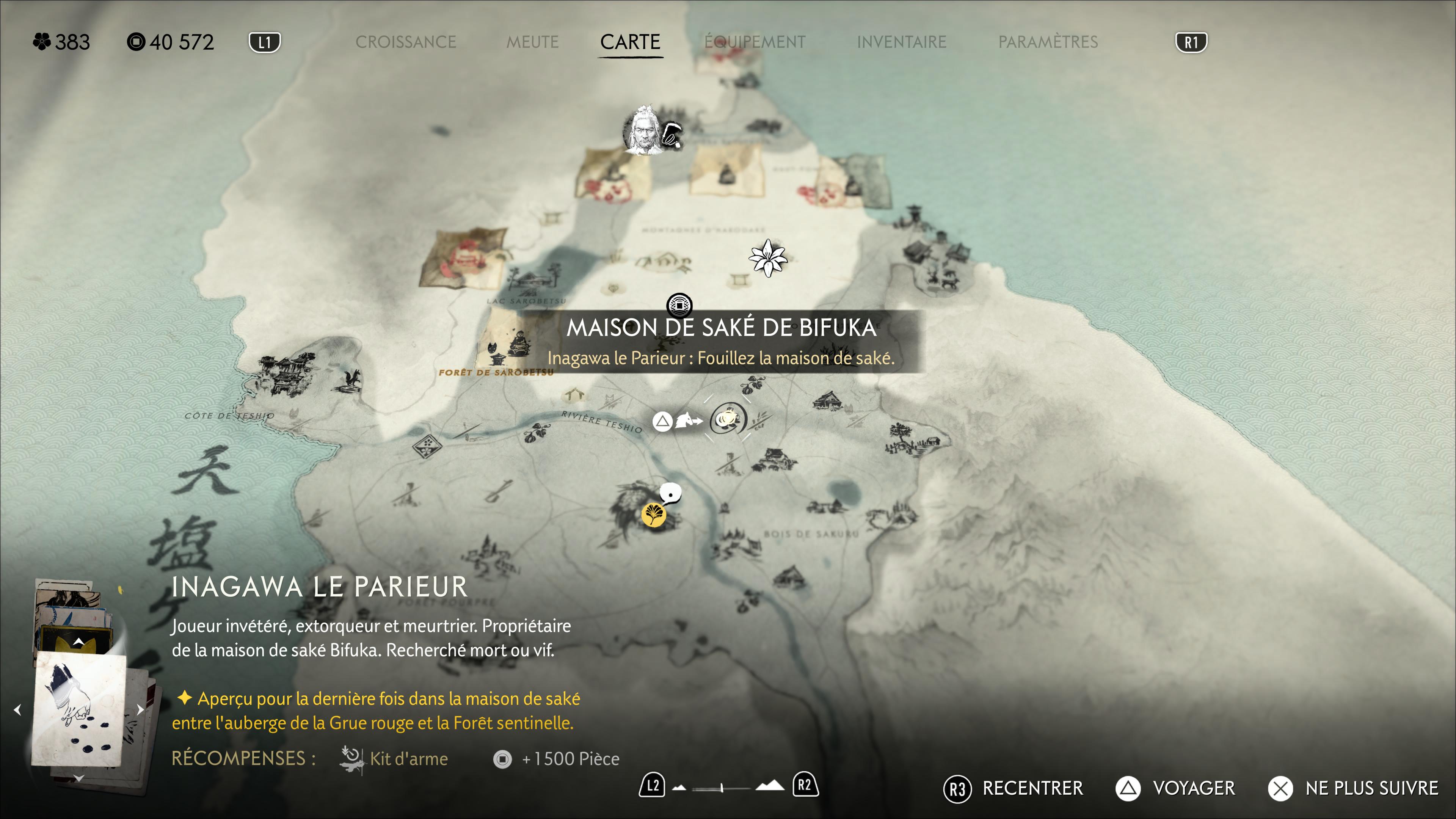This screenshot has height=819, width=1456.
Task: Open the Meute tab
Action: 532,42
